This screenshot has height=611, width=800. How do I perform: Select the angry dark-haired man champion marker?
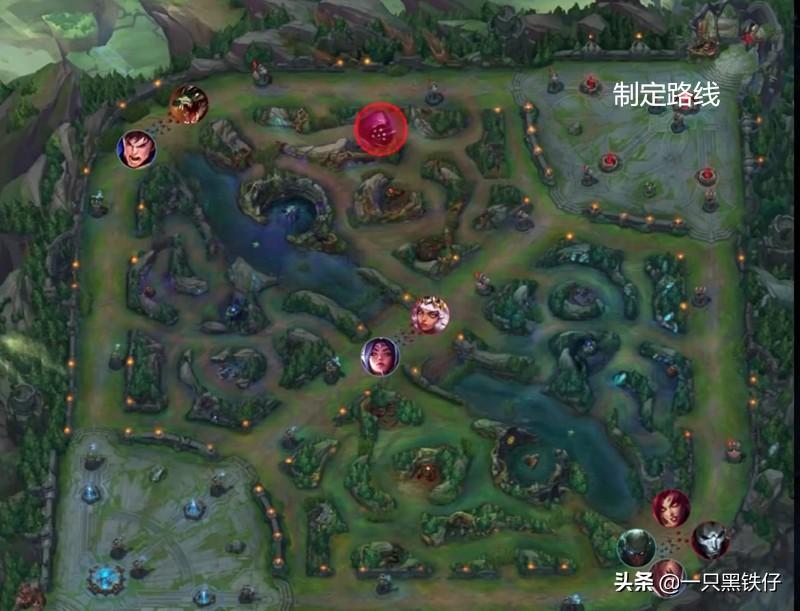coord(137,149)
